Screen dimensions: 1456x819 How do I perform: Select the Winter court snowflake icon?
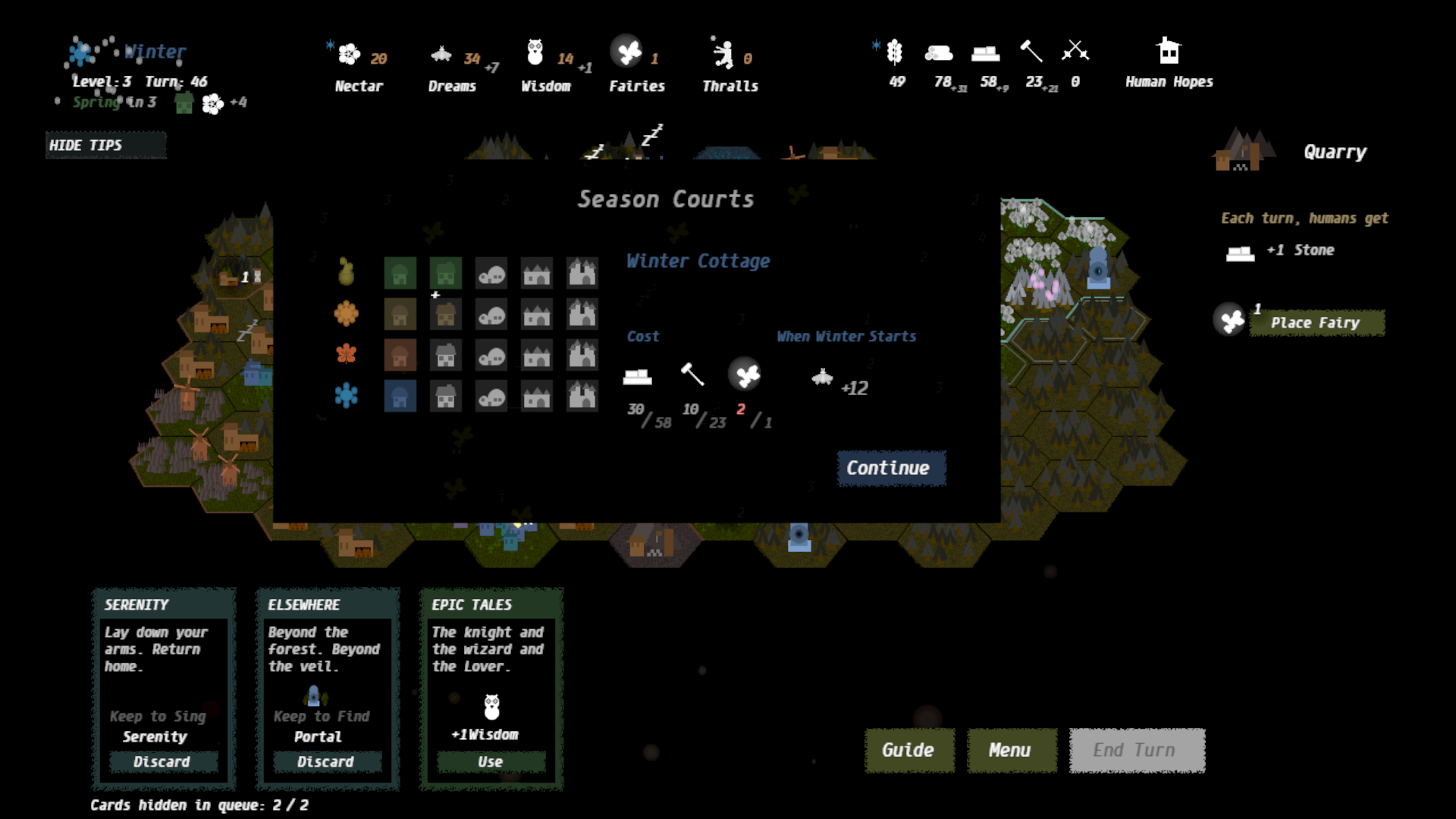tap(347, 395)
